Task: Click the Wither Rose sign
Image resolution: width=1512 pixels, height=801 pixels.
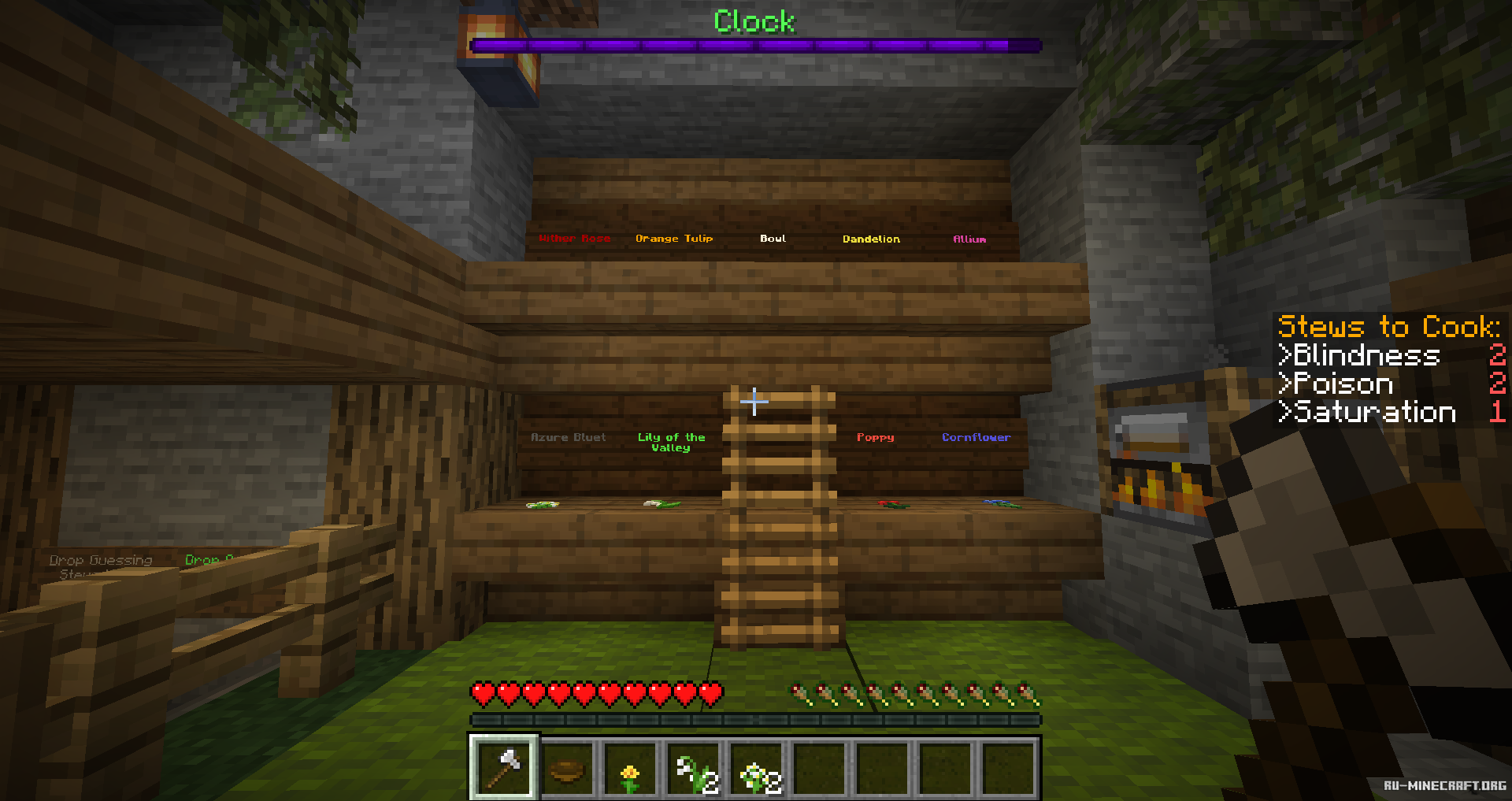Action: pyautogui.click(x=576, y=239)
